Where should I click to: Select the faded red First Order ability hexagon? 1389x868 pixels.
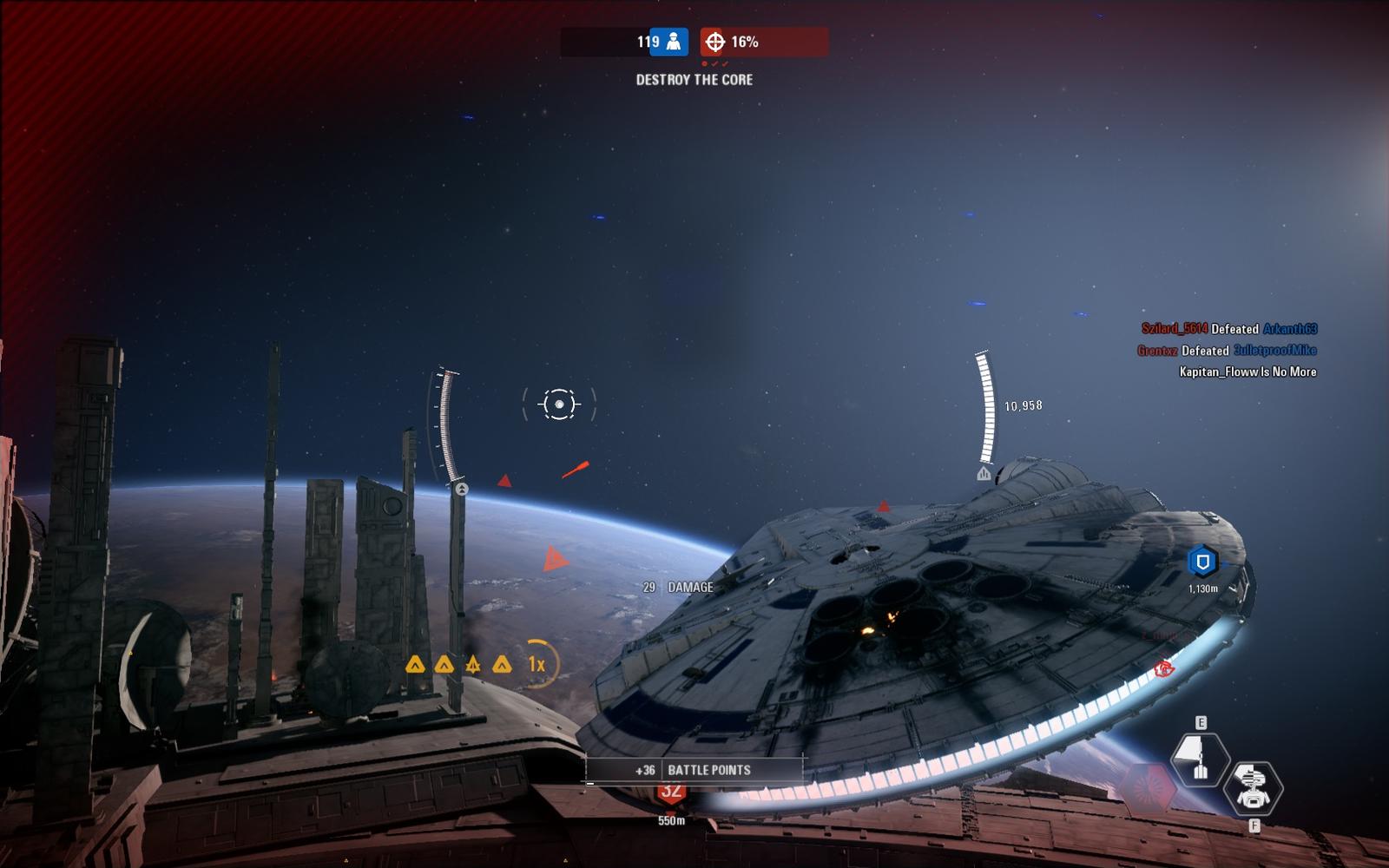coord(1148,788)
